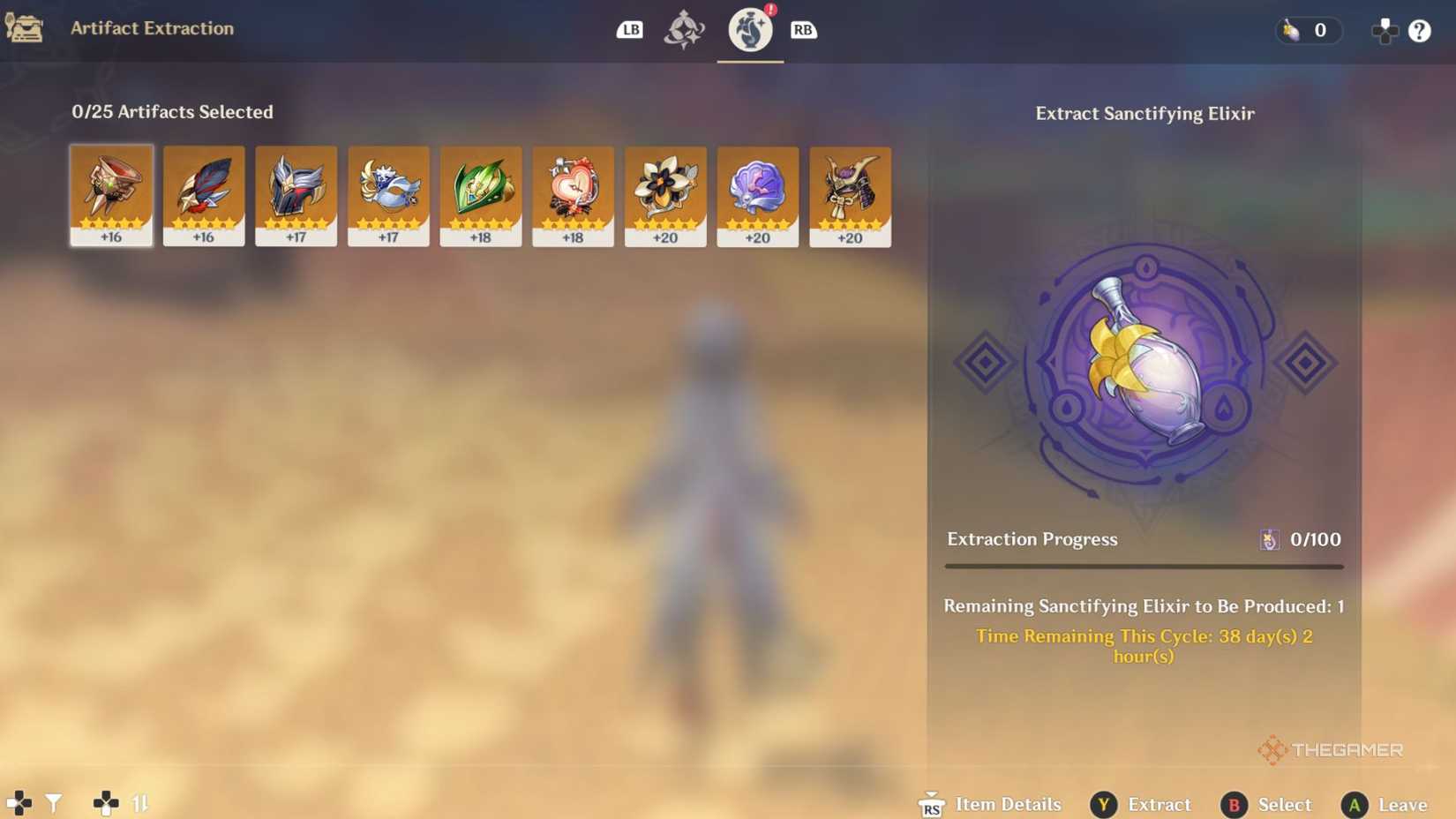The width and height of the screenshot is (1456, 819).
Task: Open the Artifact Extraction crafting bench icon
Action: tap(26, 29)
